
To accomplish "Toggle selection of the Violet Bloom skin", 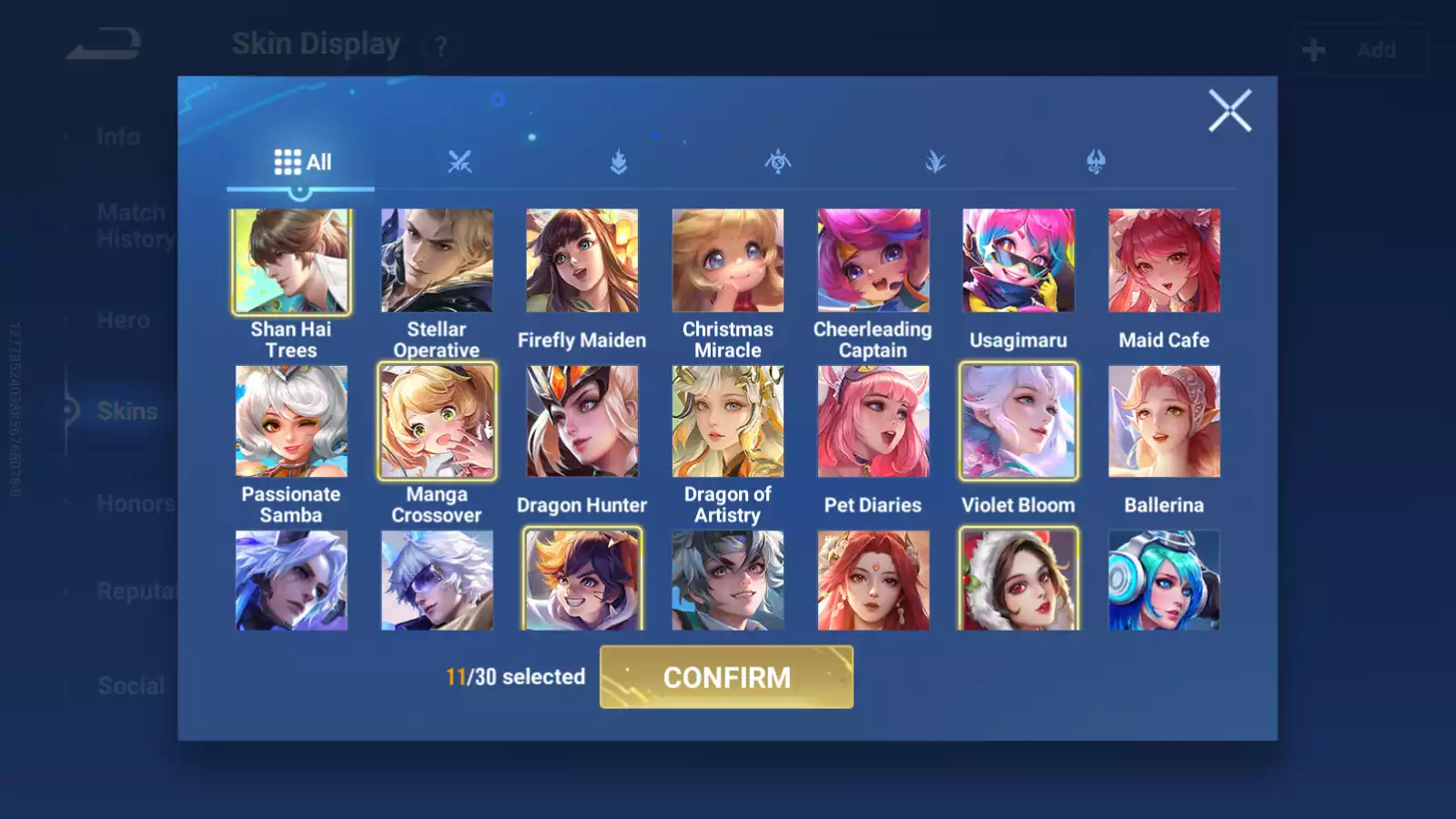I will (x=1019, y=422).
